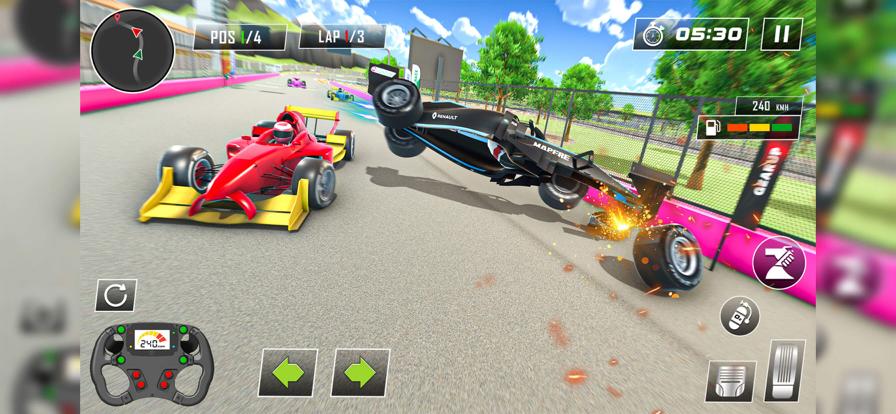Tap the purple pit stop jack button

pyautogui.click(x=779, y=263)
